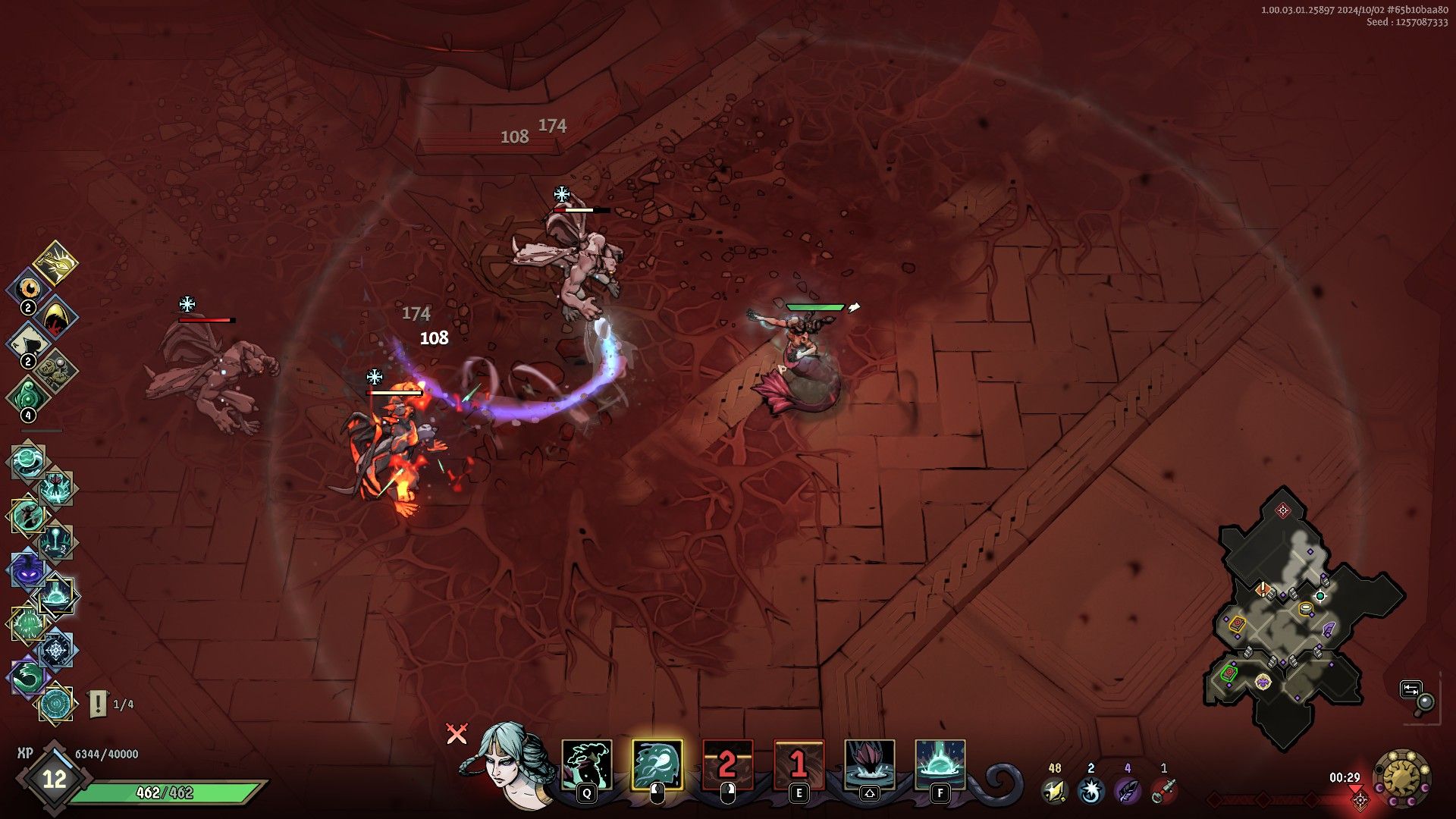The image size is (1456, 819).
Task: Click the green-outlined book marker on minimap
Action: 1228,672
